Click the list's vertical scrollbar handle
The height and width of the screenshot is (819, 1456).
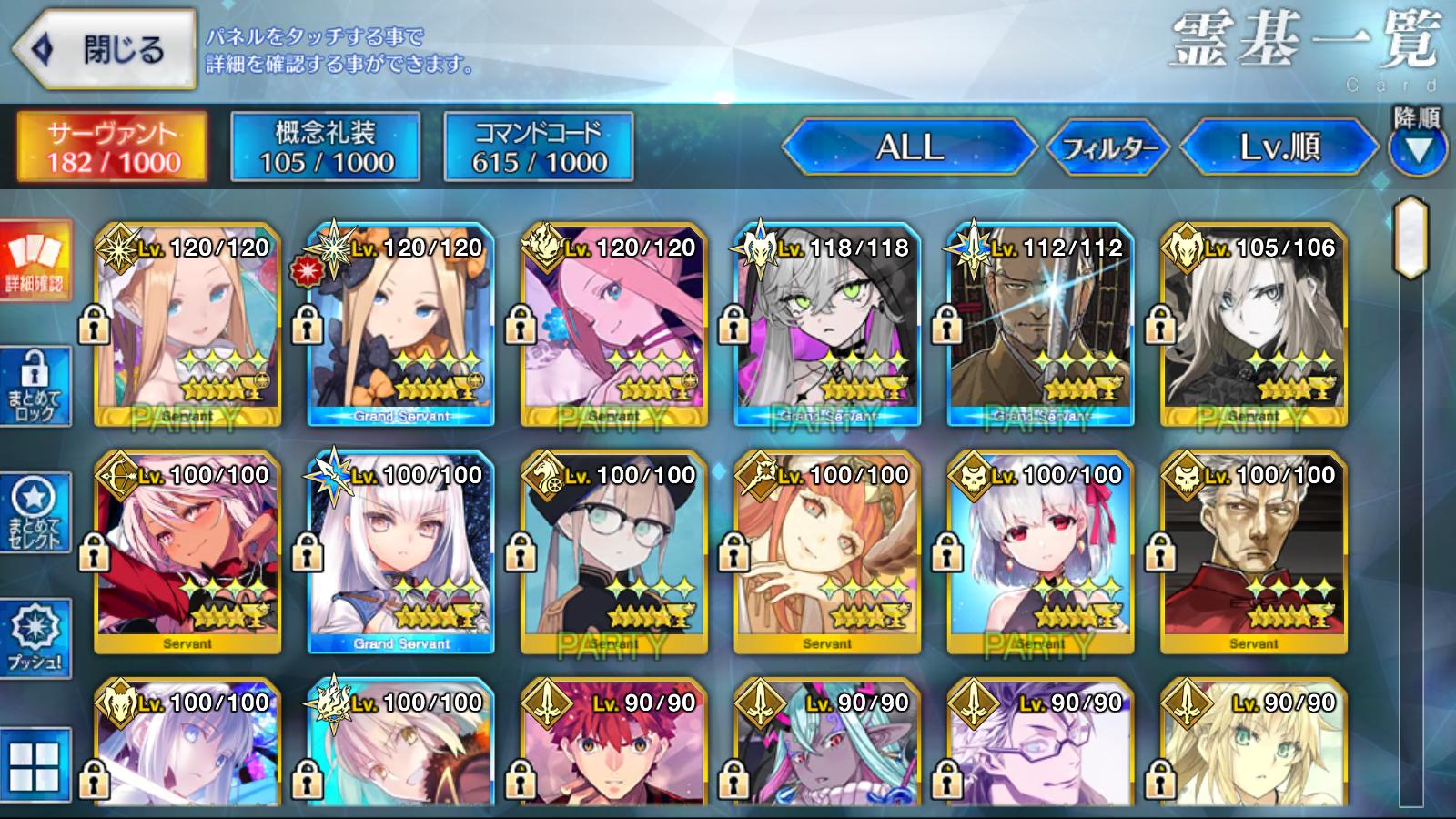1411,237
